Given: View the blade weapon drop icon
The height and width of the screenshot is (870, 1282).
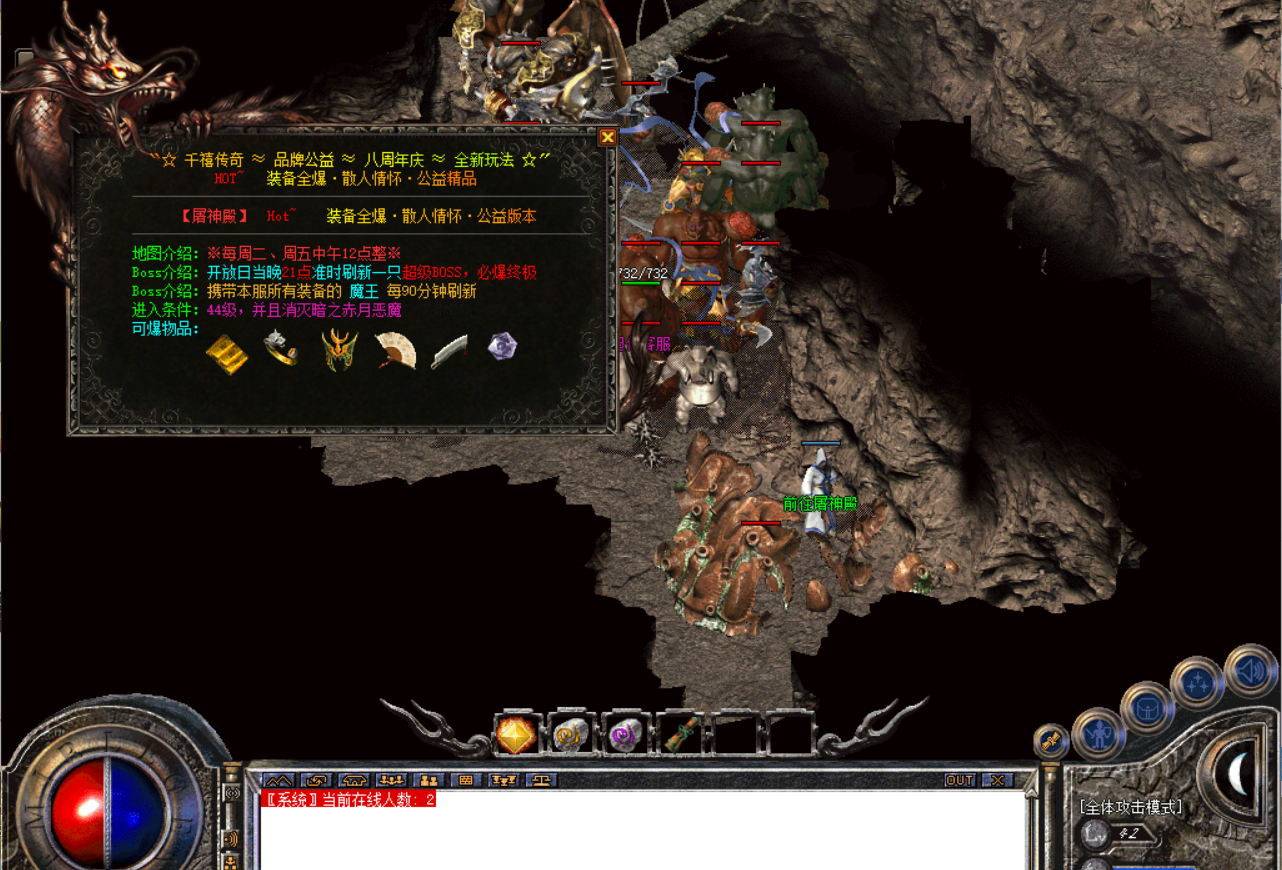Looking at the screenshot, I should point(449,352).
